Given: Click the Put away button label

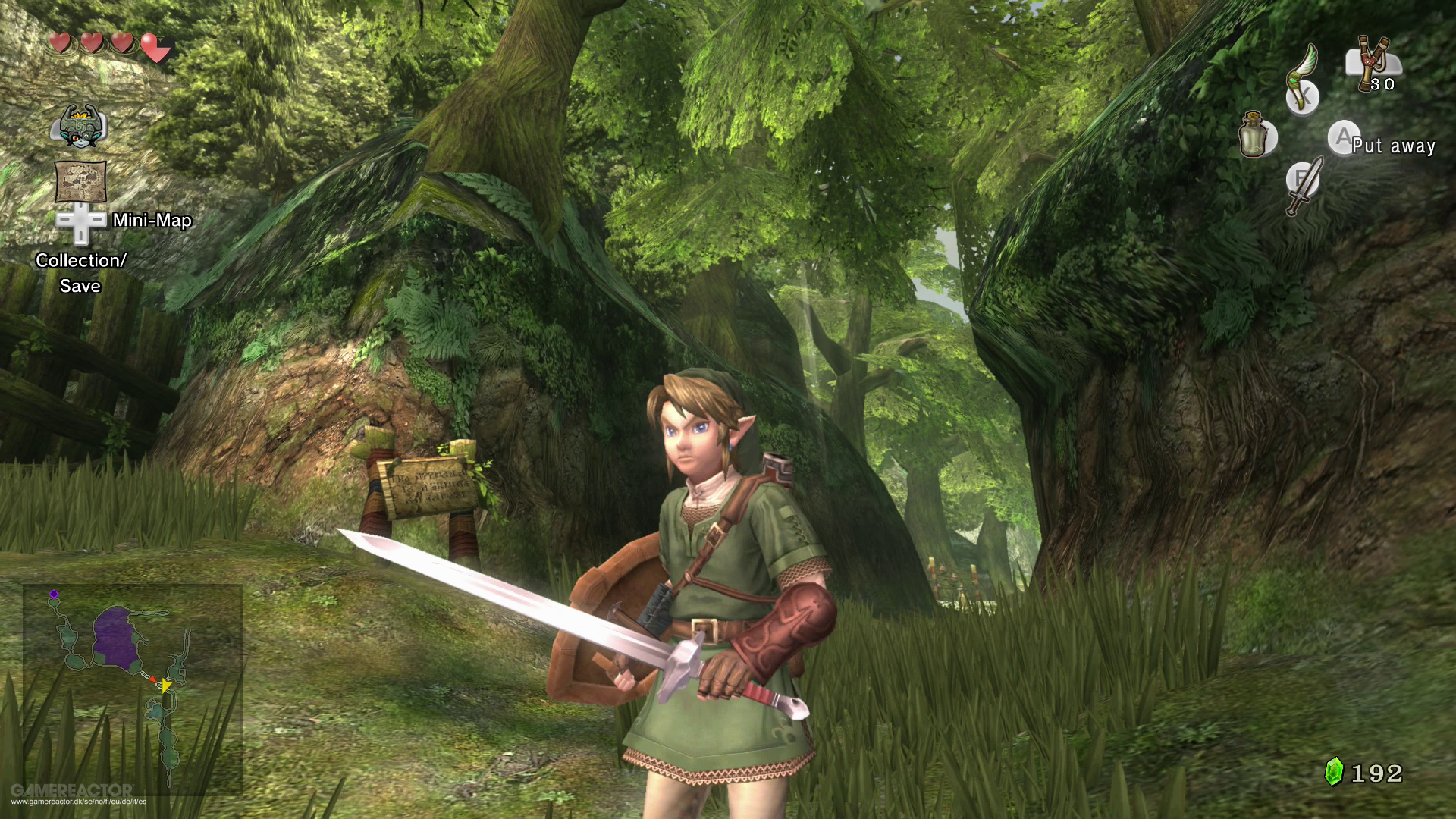Looking at the screenshot, I should [x=1392, y=146].
